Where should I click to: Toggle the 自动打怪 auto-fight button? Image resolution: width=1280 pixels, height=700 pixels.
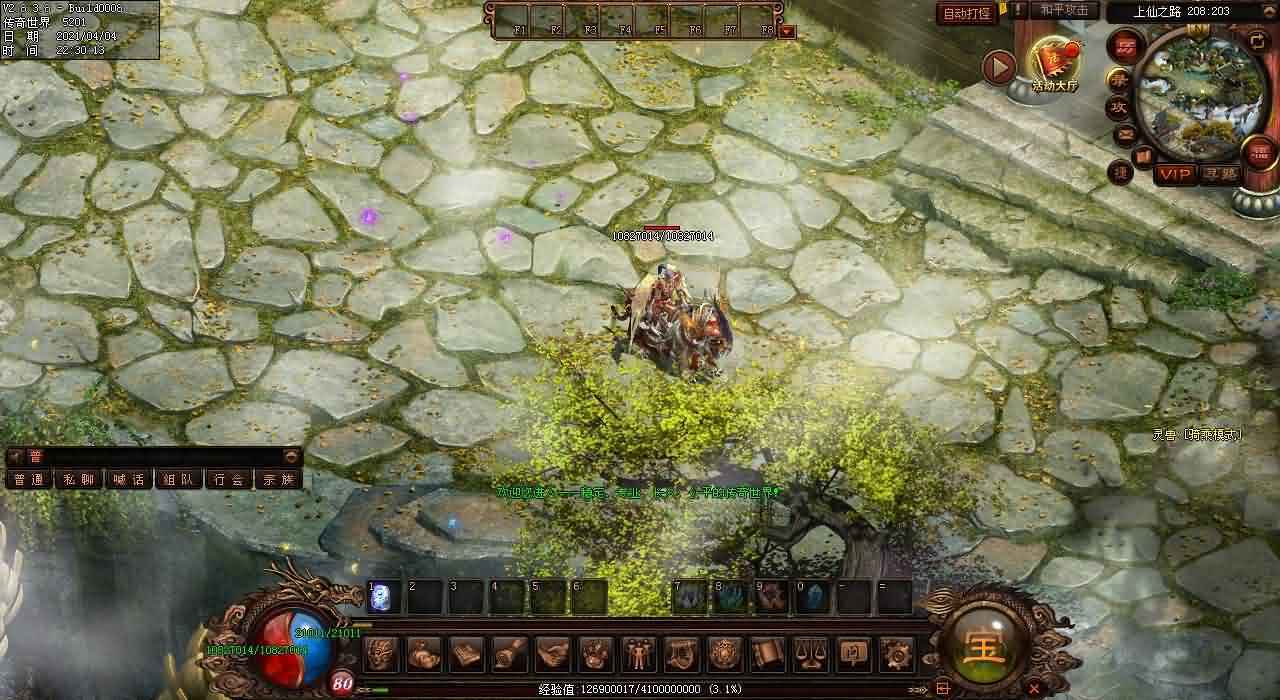coord(967,13)
